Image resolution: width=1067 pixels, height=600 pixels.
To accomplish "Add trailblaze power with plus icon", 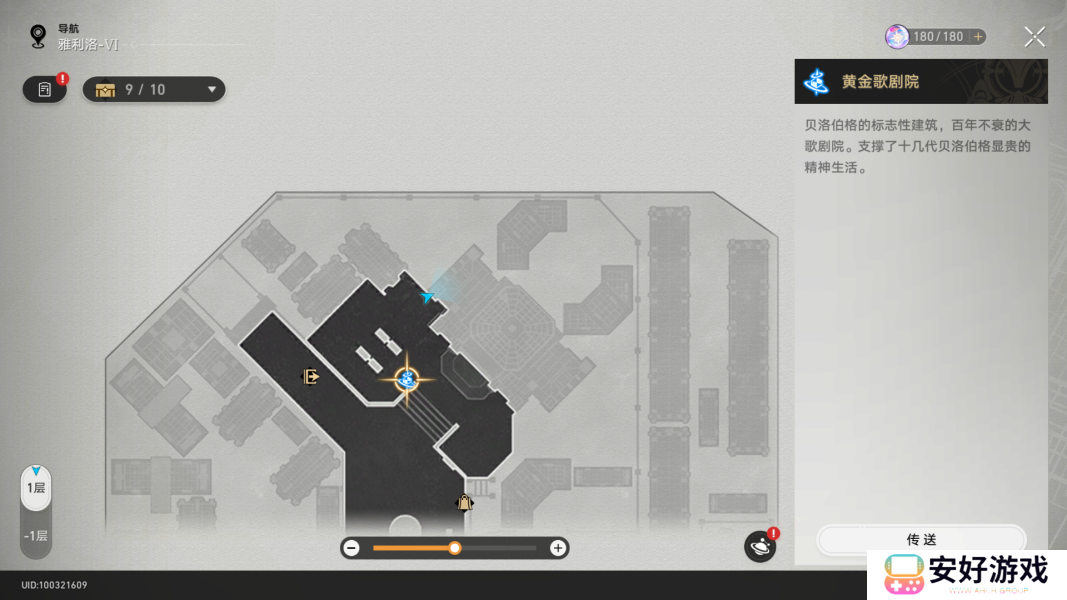I will coord(978,37).
